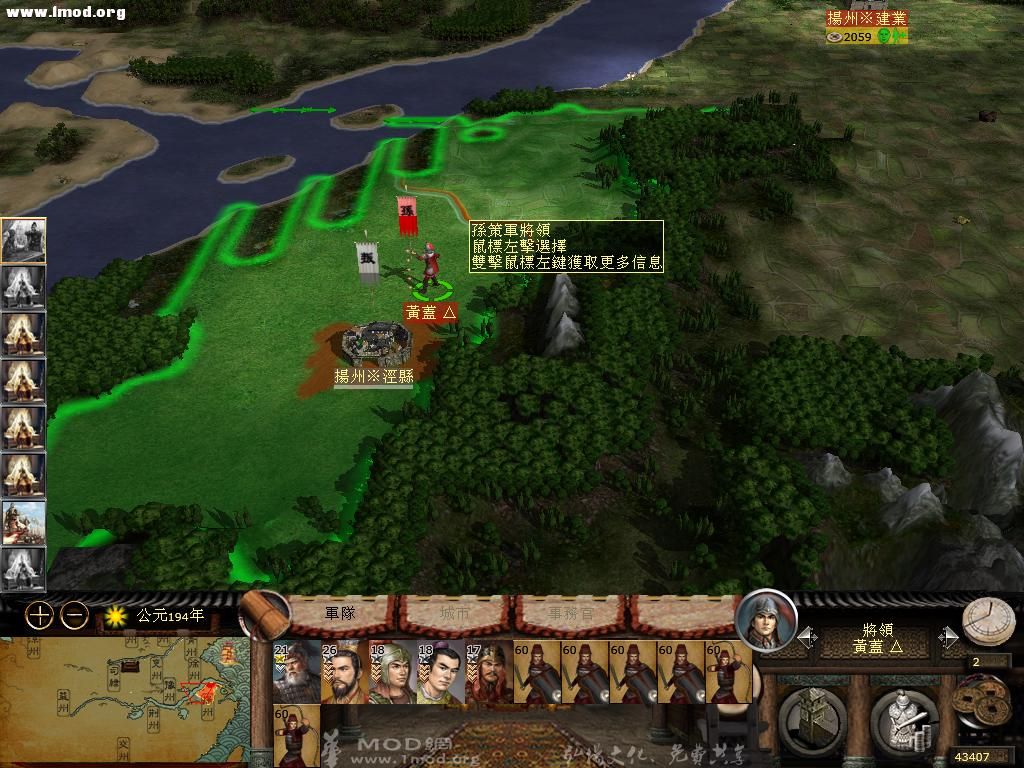Open the recruitment soldier statue button
Image resolution: width=1024 pixels, height=768 pixels.
pos(902,717)
